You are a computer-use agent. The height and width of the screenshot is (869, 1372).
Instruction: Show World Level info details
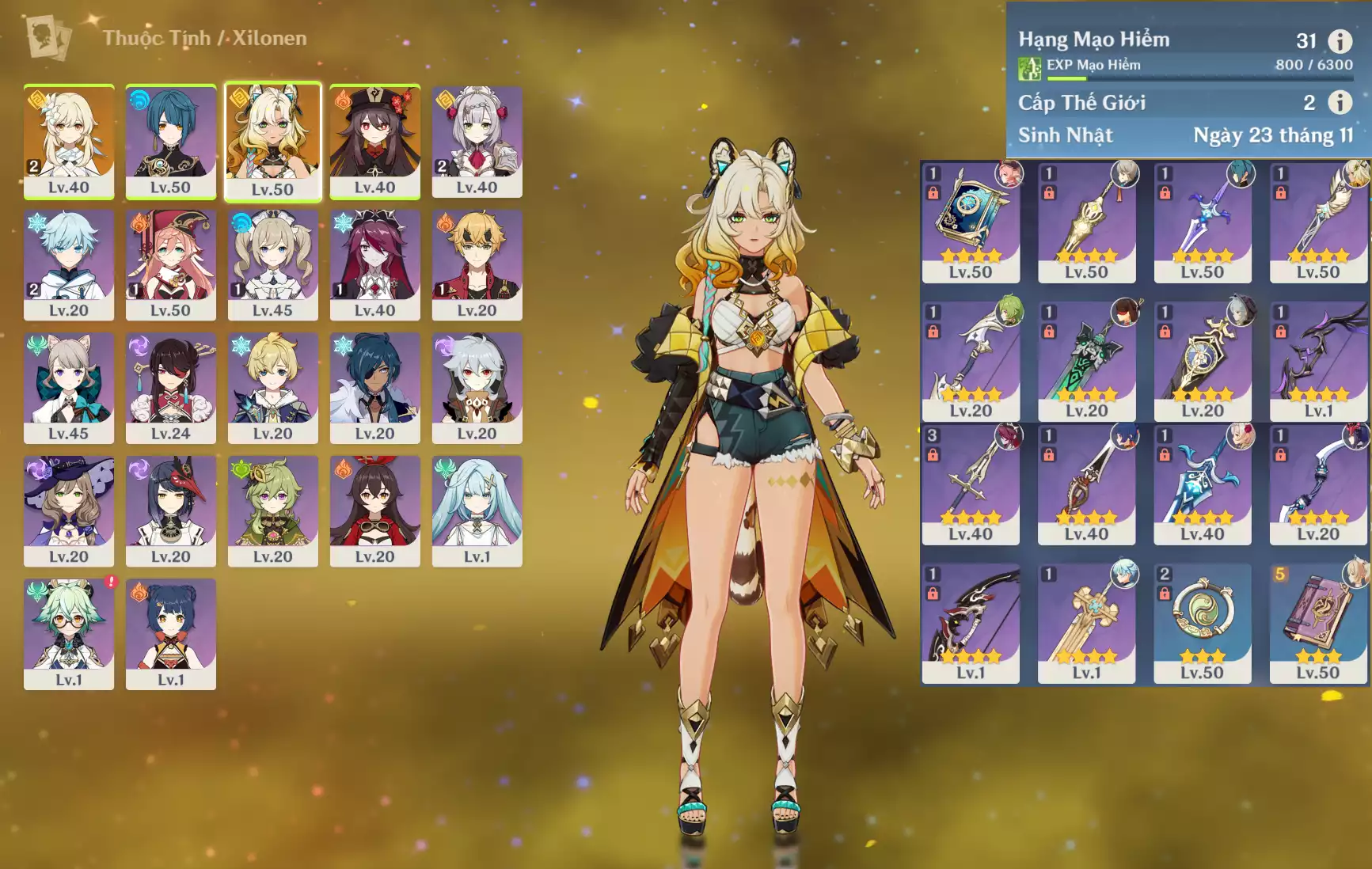[x=1340, y=102]
